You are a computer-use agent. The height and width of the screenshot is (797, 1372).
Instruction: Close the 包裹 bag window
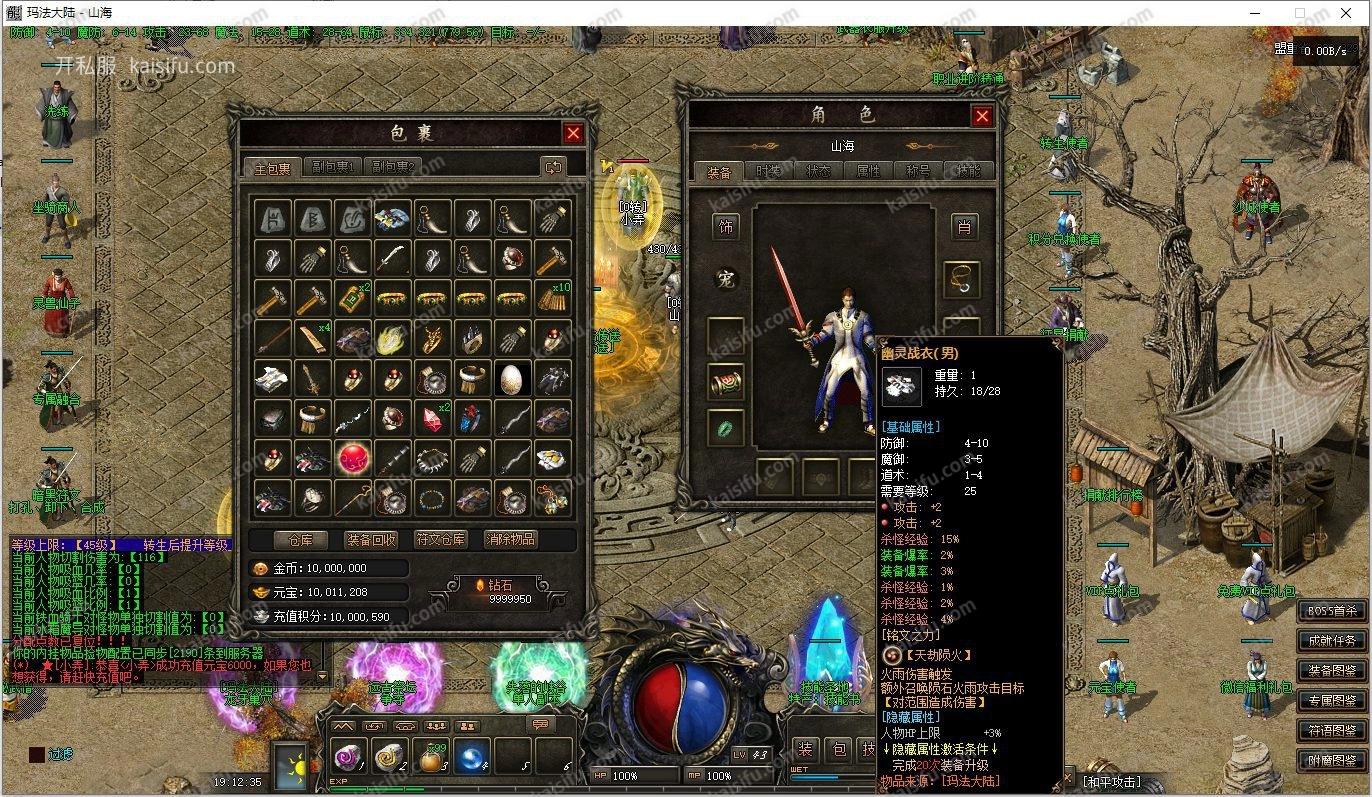tap(573, 133)
